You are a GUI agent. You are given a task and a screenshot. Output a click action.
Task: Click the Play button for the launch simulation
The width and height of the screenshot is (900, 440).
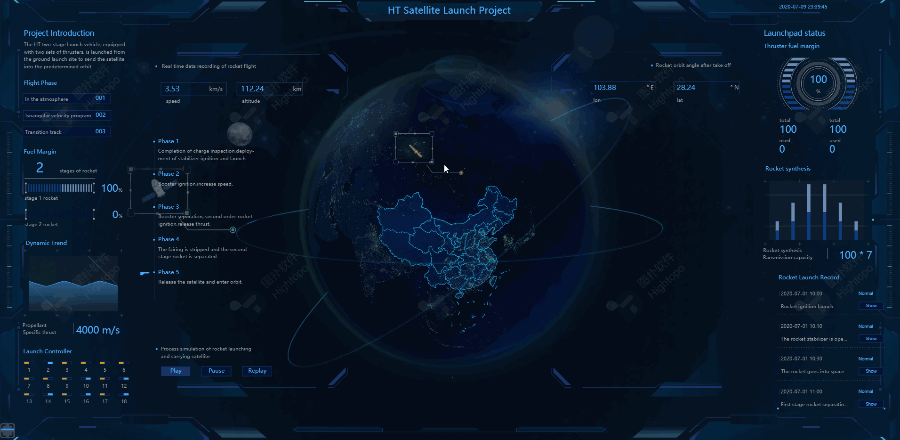pos(176,370)
